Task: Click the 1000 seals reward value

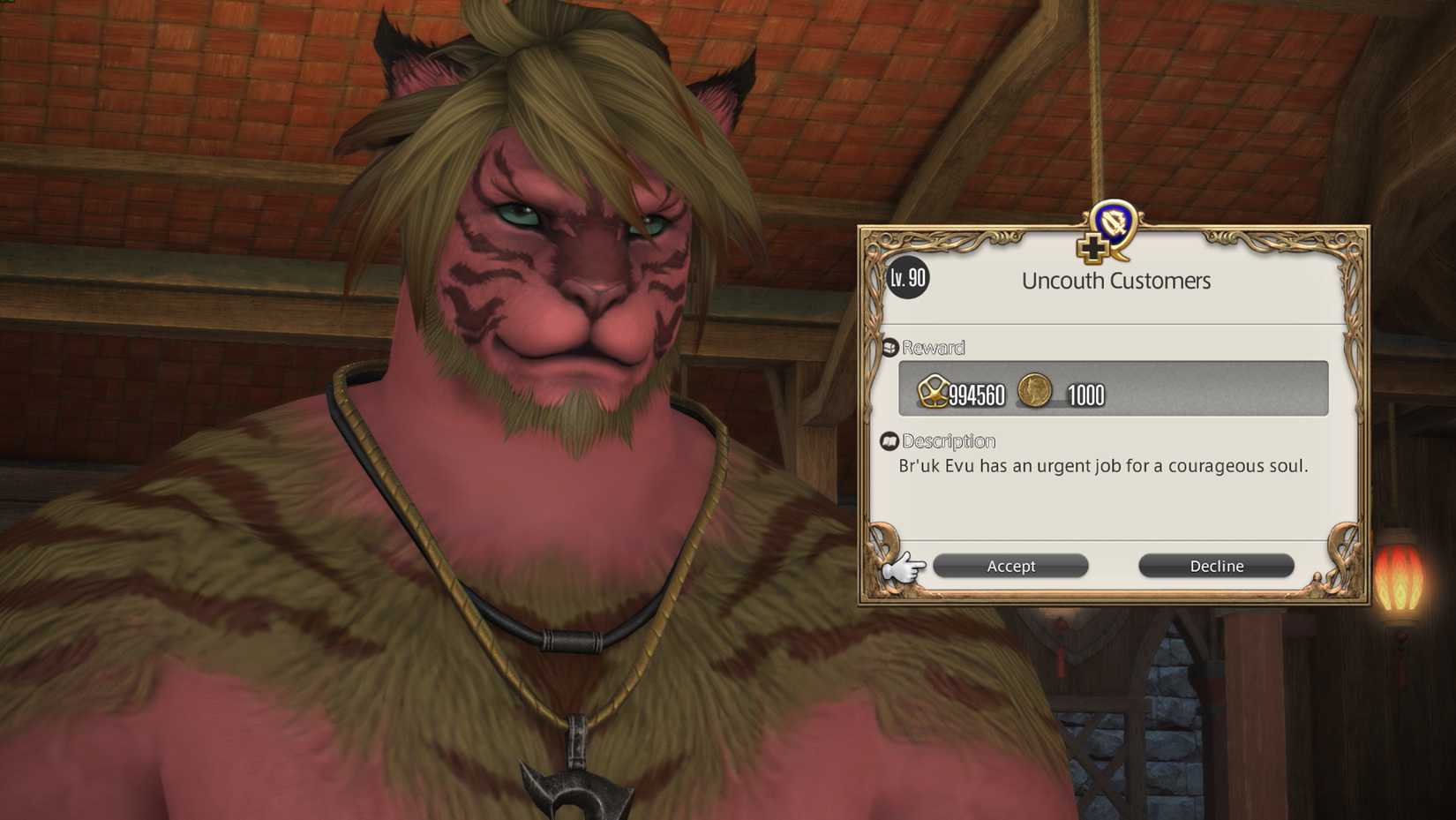Action: coord(1084,396)
